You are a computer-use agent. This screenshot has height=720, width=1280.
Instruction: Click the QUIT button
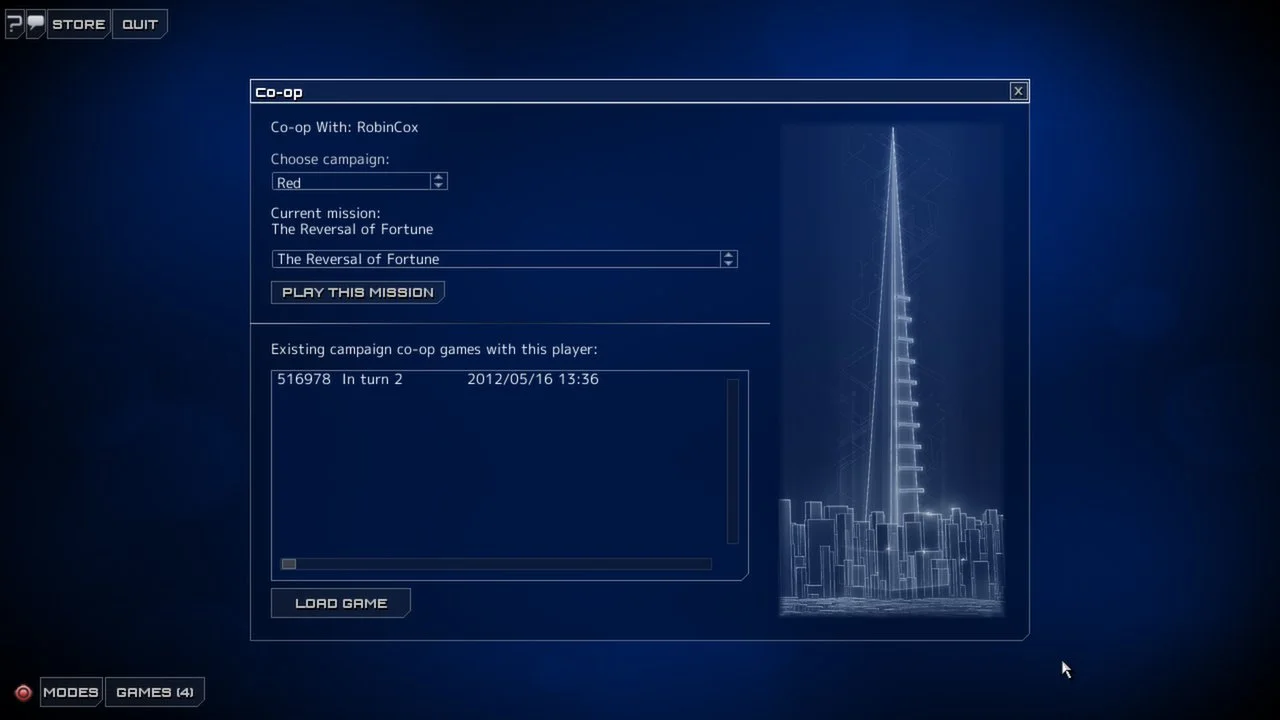pyautogui.click(x=139, y=24)
